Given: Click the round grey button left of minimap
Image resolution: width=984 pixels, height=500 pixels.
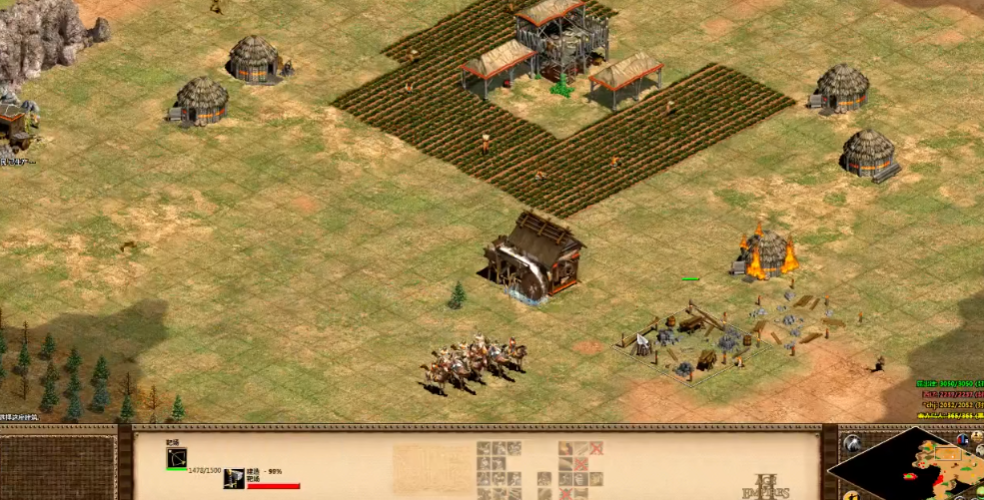Looking at the screenshot, I should point(852,441).
